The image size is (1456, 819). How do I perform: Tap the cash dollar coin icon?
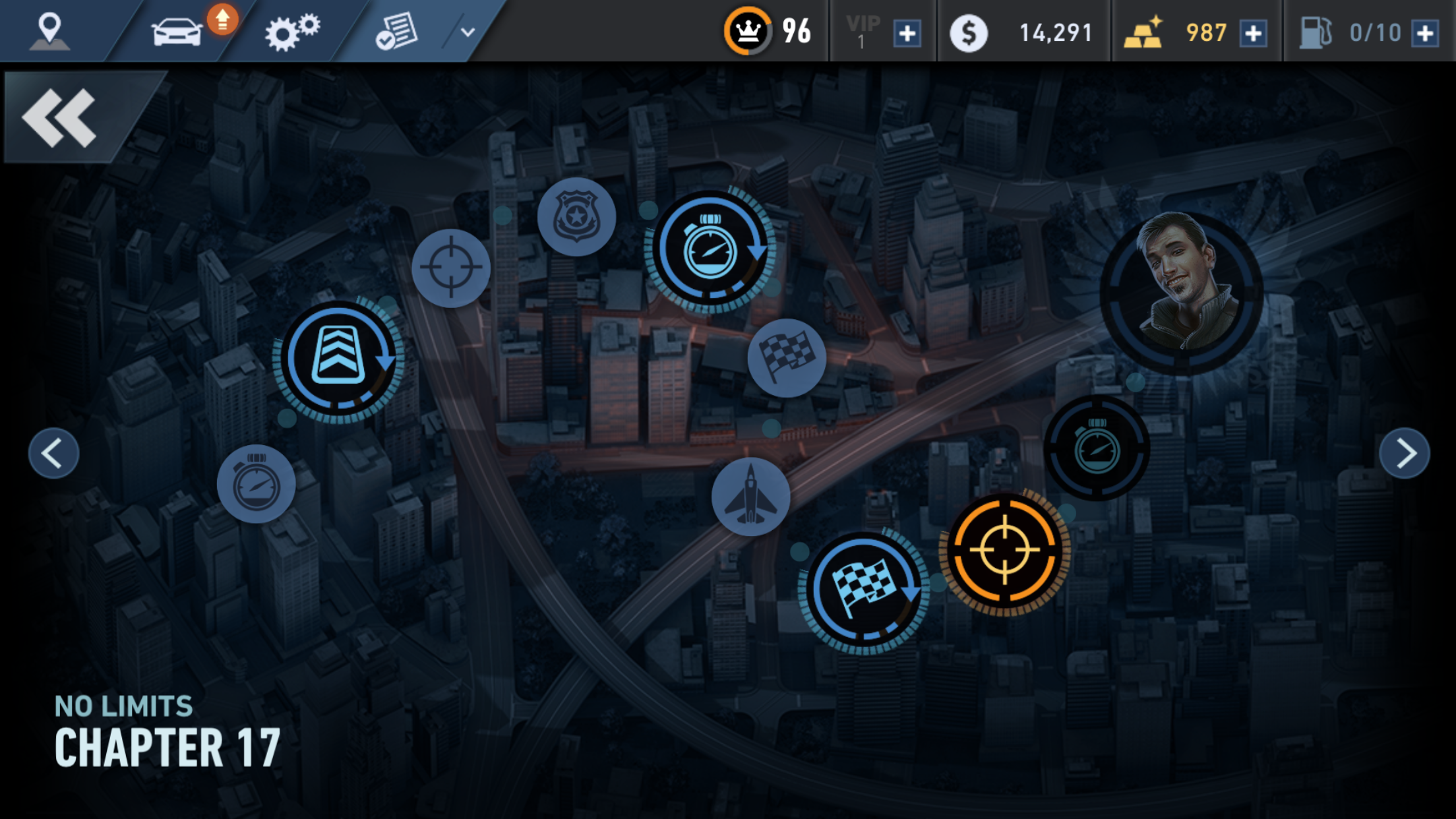pos(968,33)
